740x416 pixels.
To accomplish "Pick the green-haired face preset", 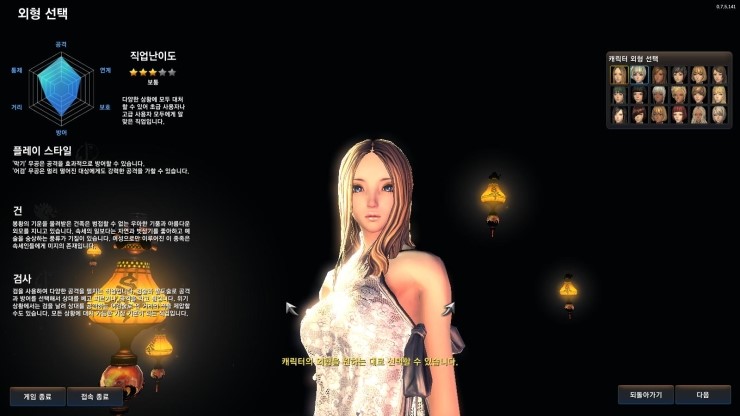I will 619,95.
